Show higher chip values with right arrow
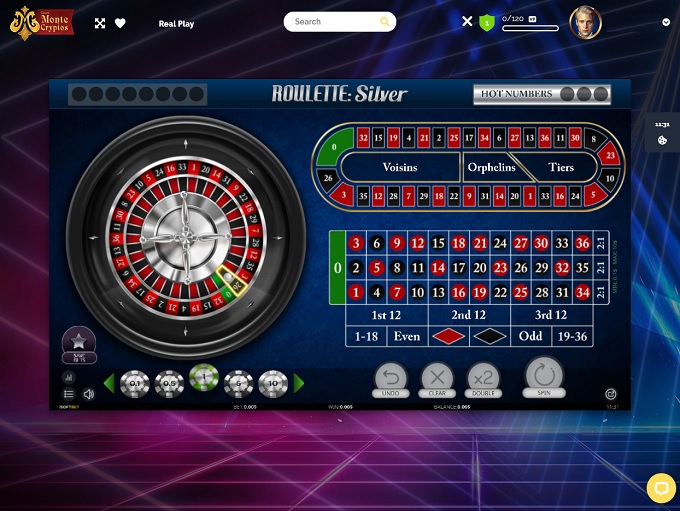This screenshot has width=680, height=511. [x=298, y=383]
